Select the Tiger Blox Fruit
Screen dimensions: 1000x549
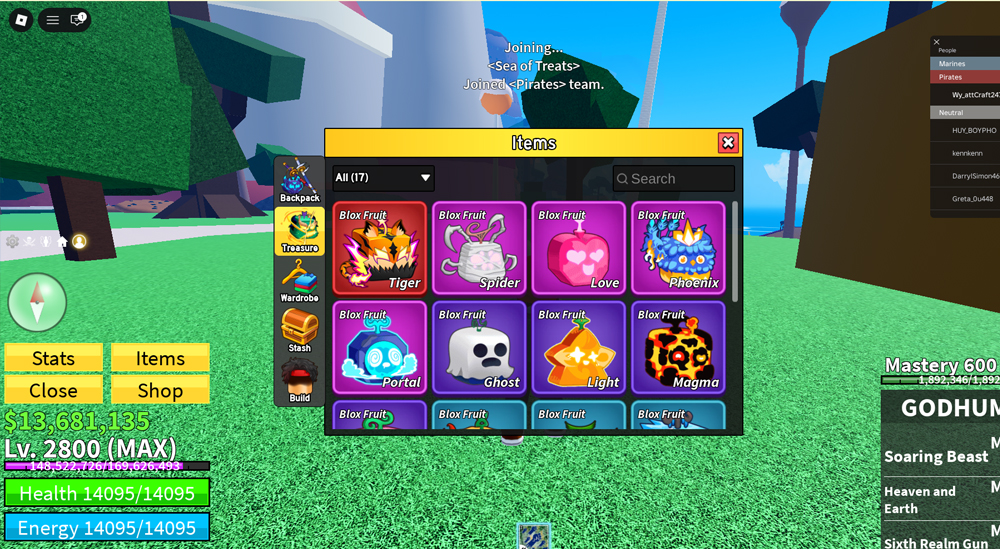pyautogui.click(x=379, y=247)
